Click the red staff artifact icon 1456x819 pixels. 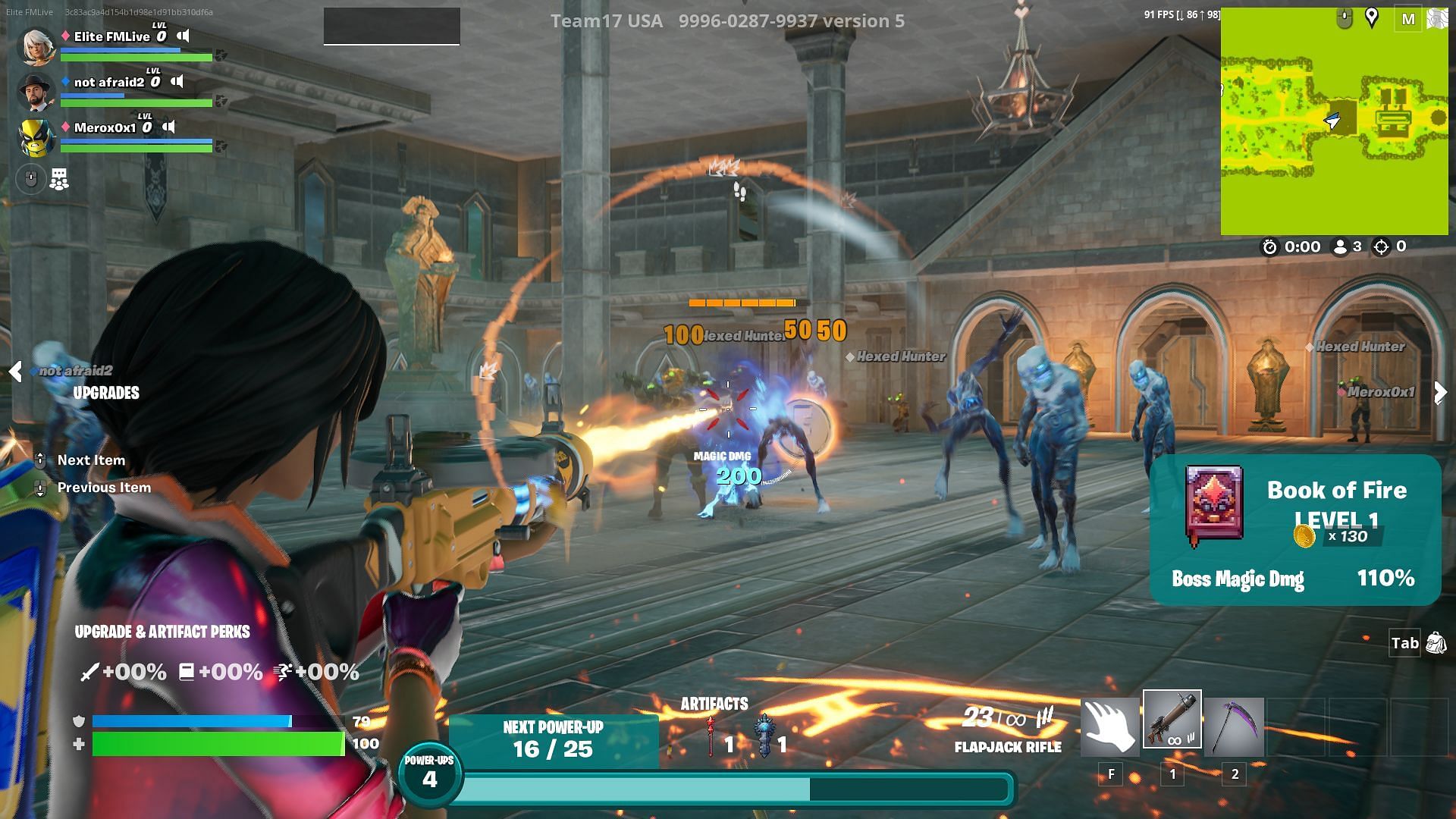(x=711, y=736)
